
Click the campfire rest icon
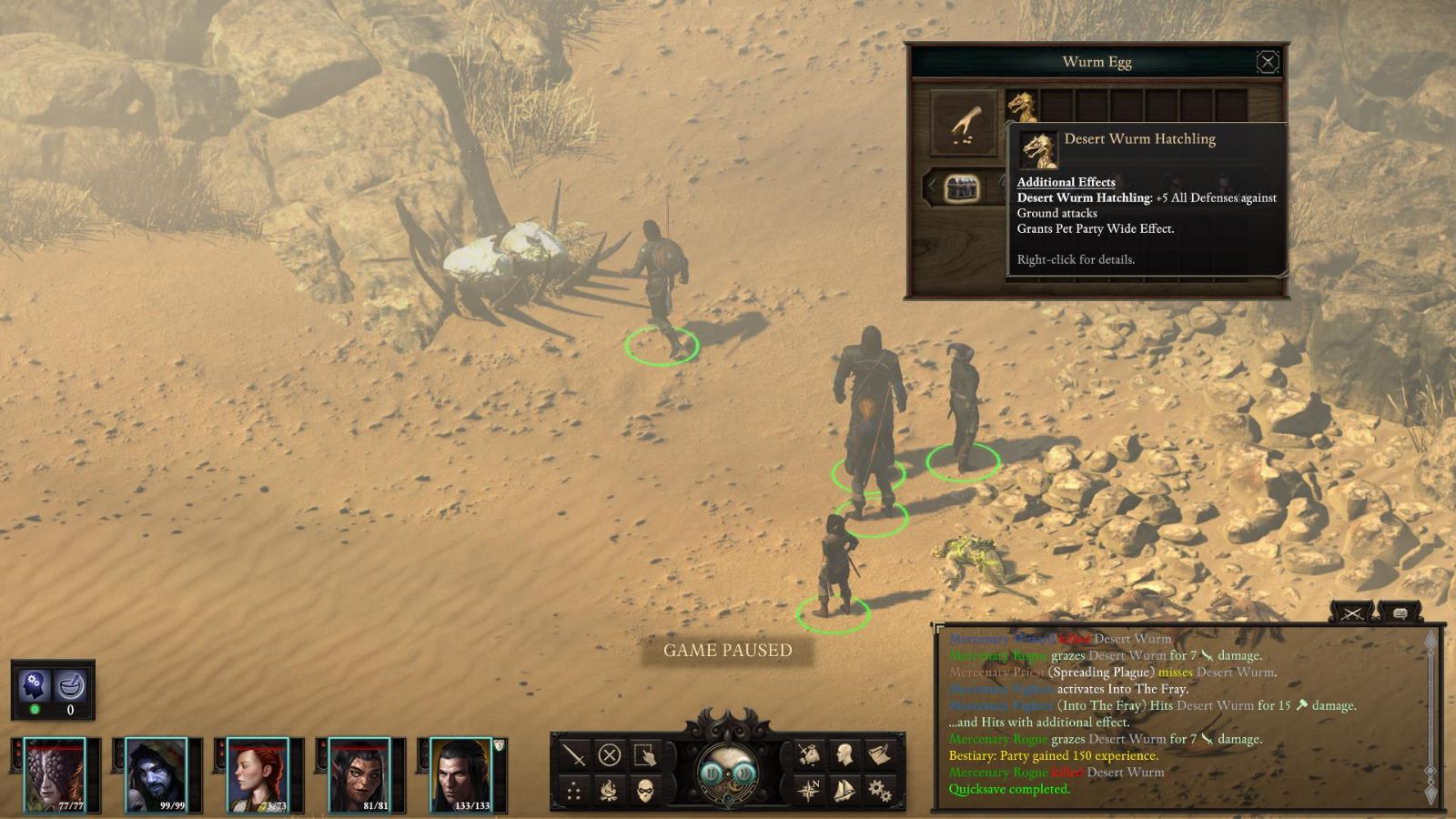pos(609,789)
